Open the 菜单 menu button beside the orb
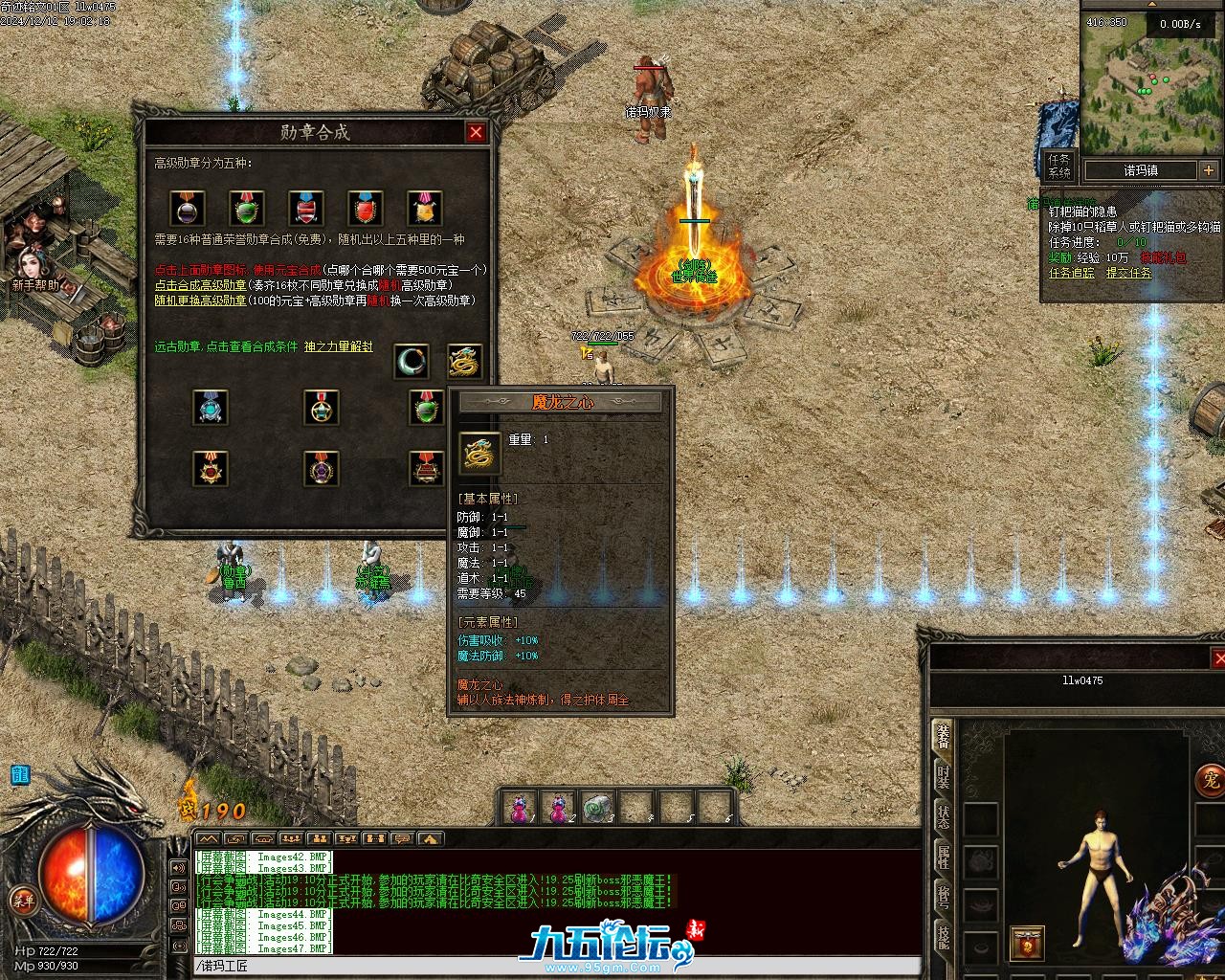Image resolution: width=1225 pixels, height=980 pixels. click(21, 900)
